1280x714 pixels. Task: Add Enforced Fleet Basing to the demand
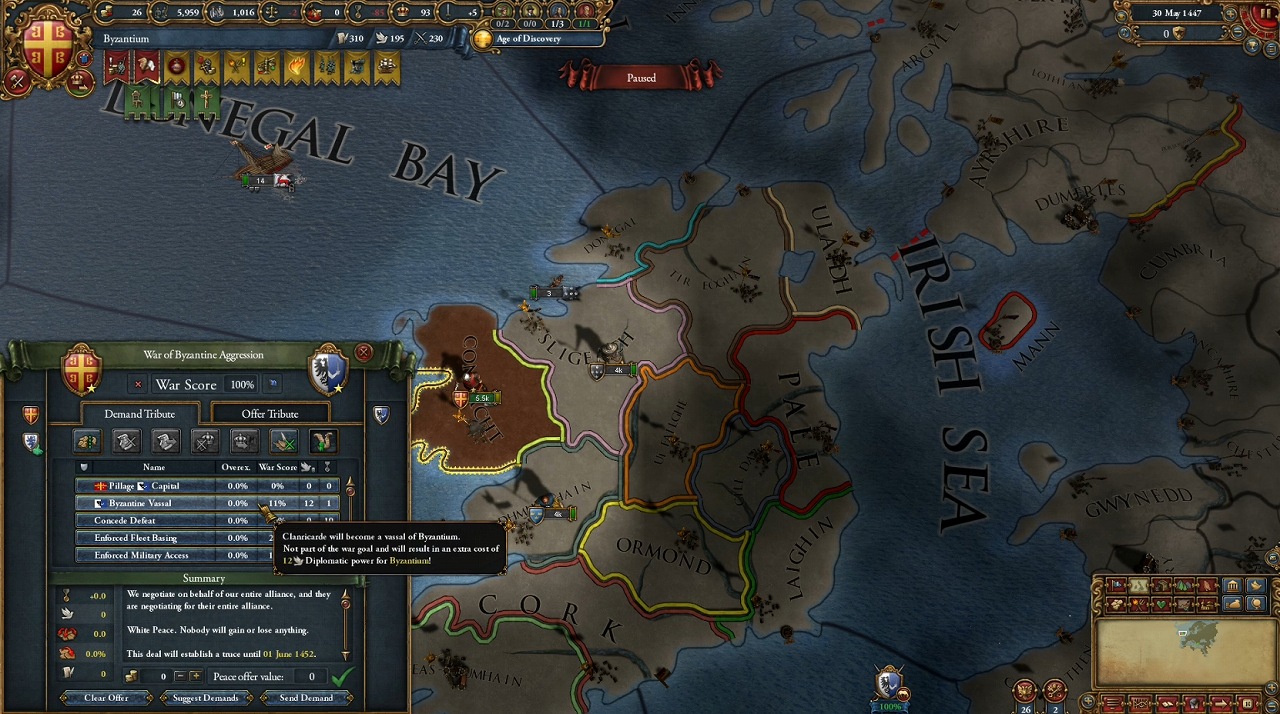tap(150, 538)
